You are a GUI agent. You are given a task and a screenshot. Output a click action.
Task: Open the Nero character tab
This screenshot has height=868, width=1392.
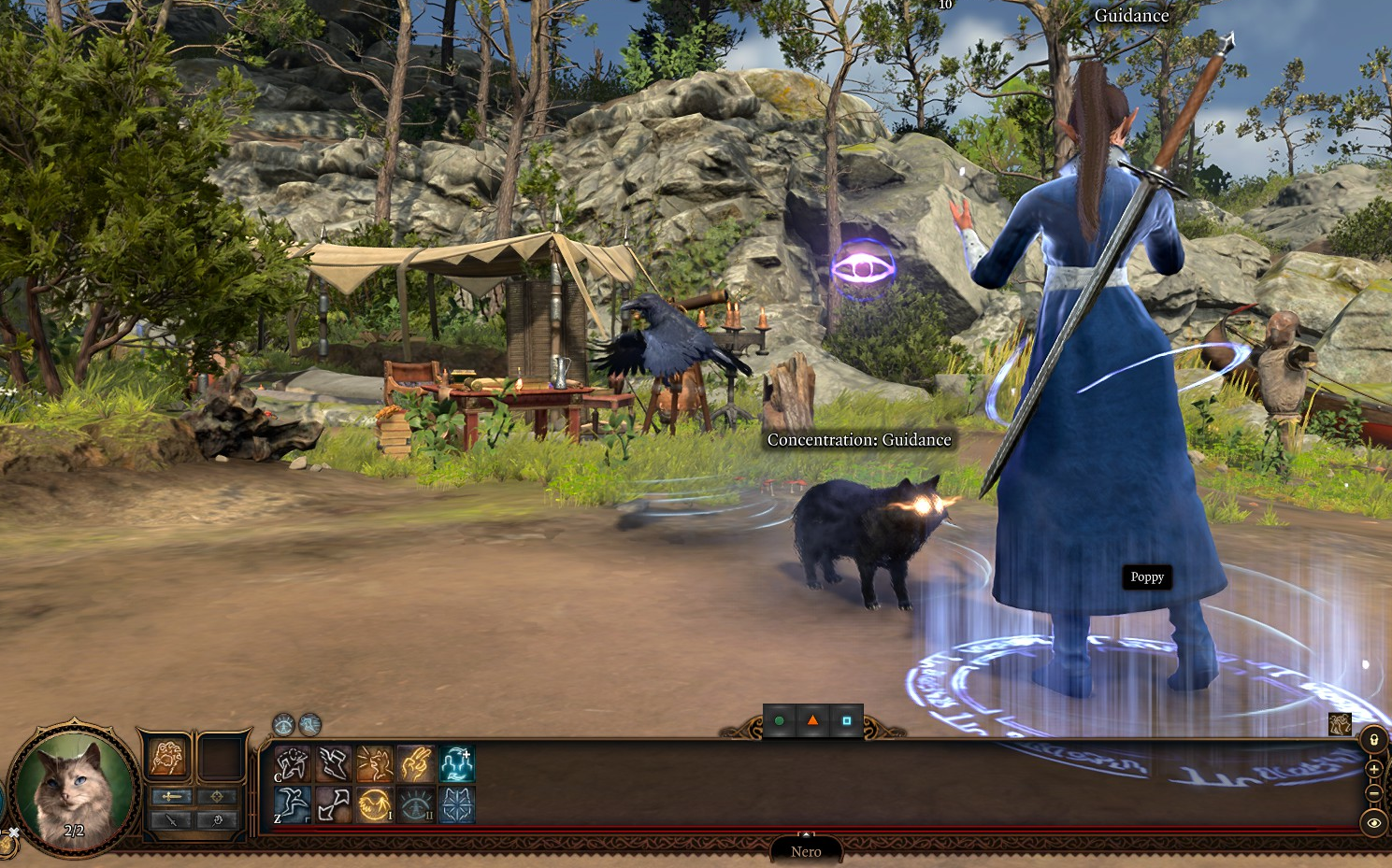[806, 851]
